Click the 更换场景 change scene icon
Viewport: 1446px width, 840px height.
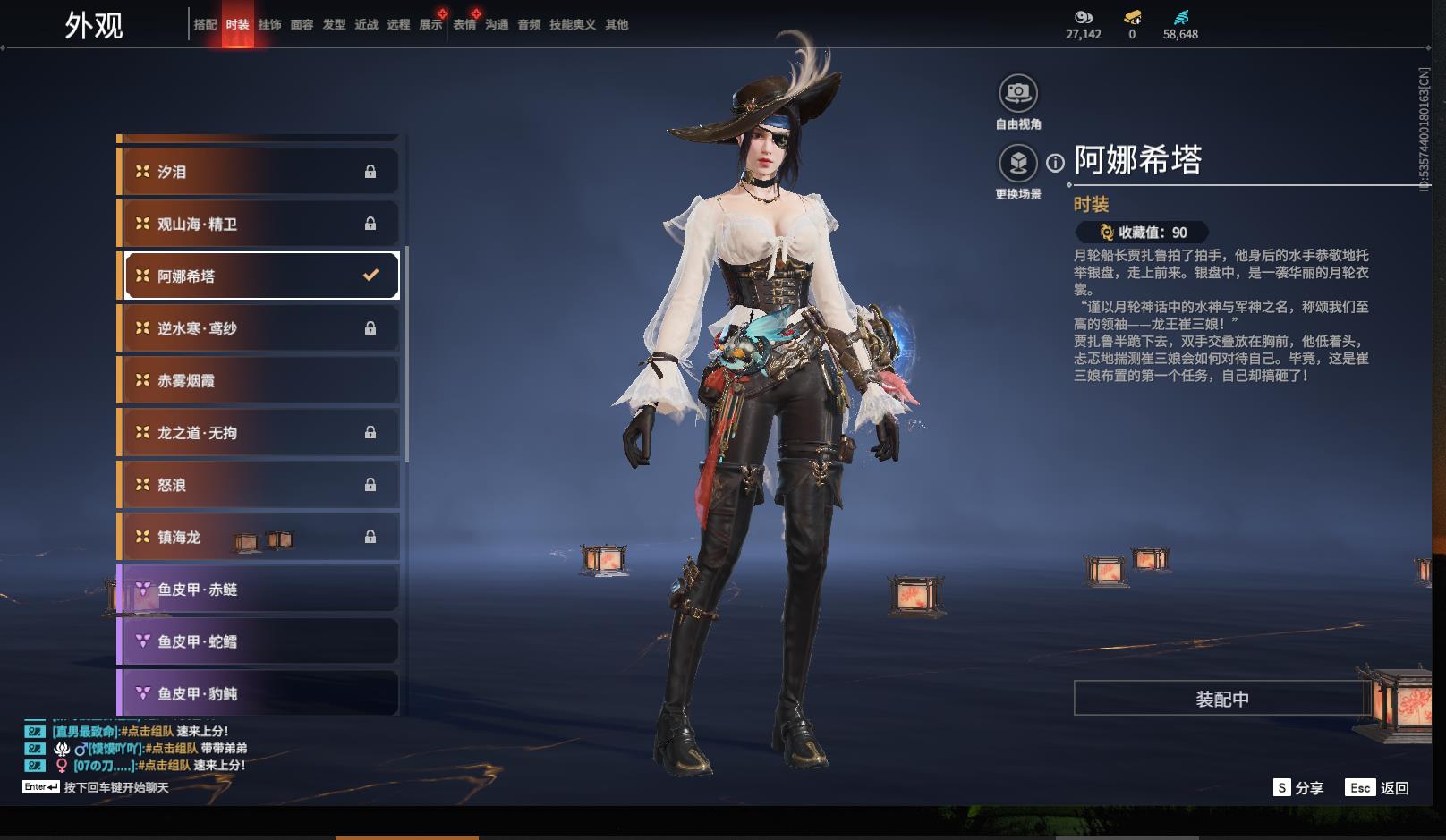tap(1017, 164)
